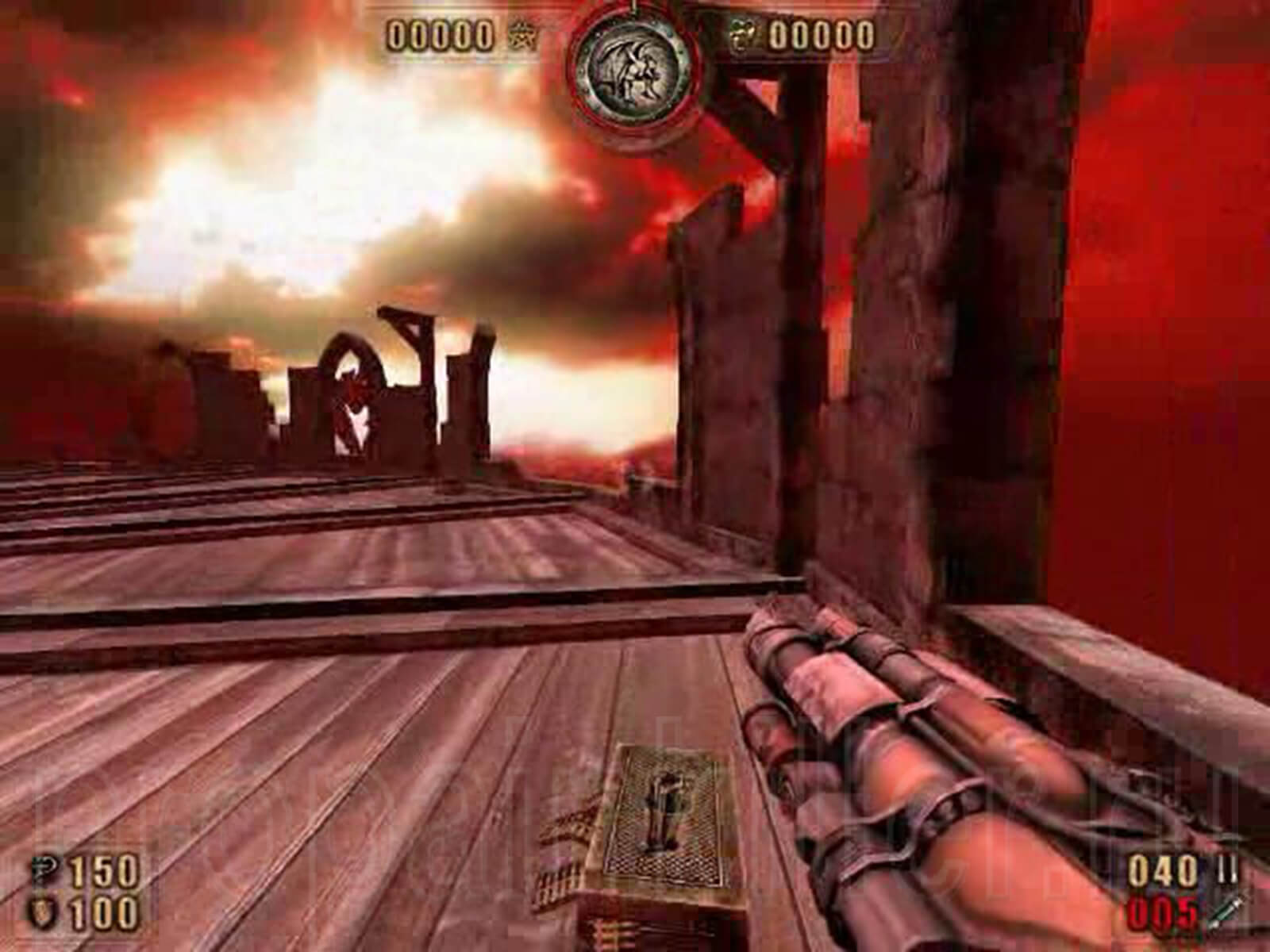Click the chain above the demon medallion
The width and height of the screenshot is (1270, 952).
(633, 6)
